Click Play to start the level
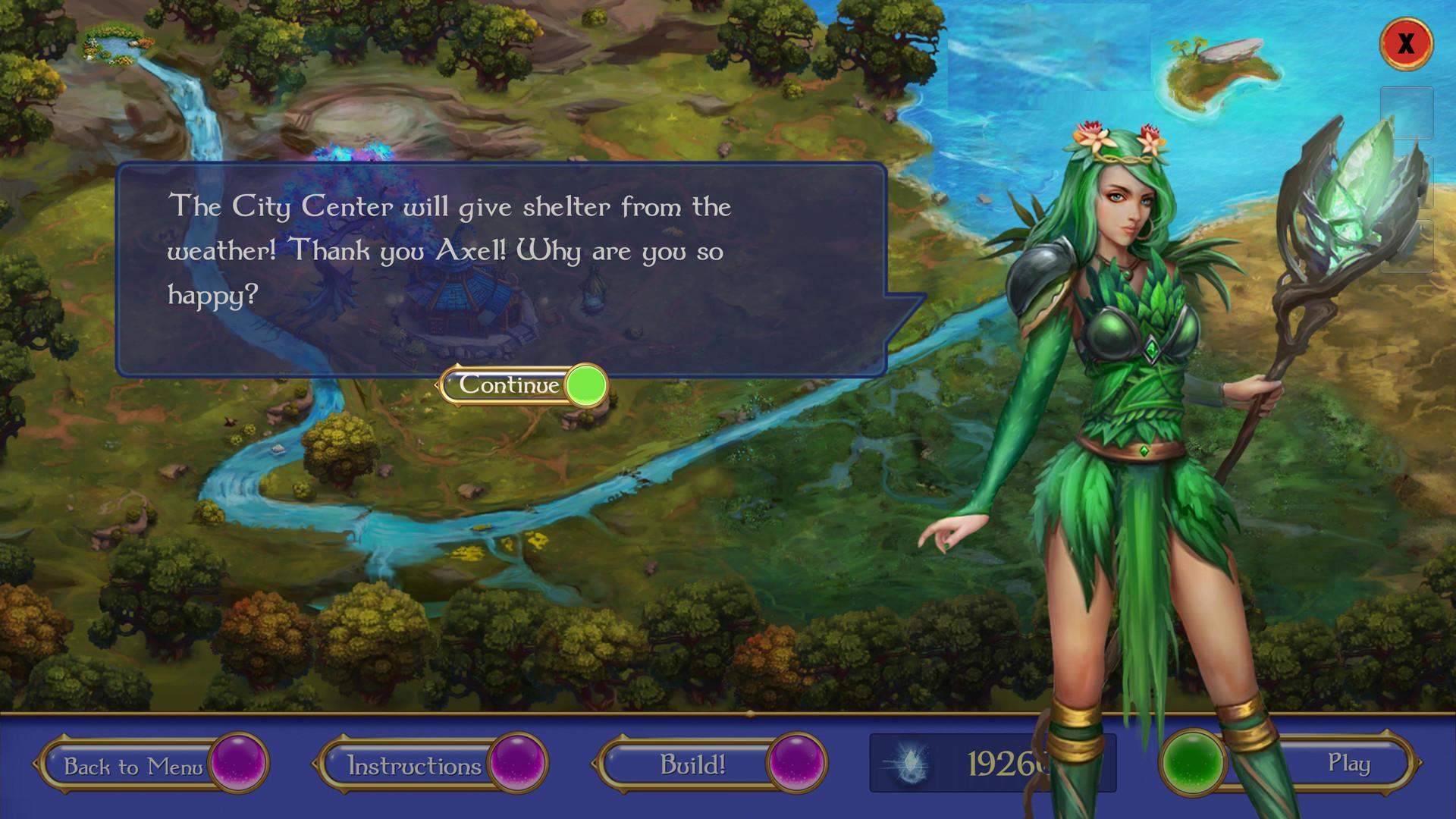The image size is (1456, 819). pyautogui.click(x=1351, y=764)
